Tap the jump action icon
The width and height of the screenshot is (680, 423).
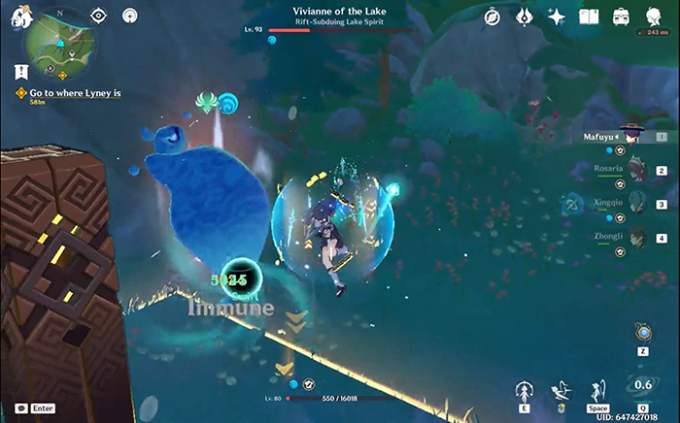tap(600, 388)
